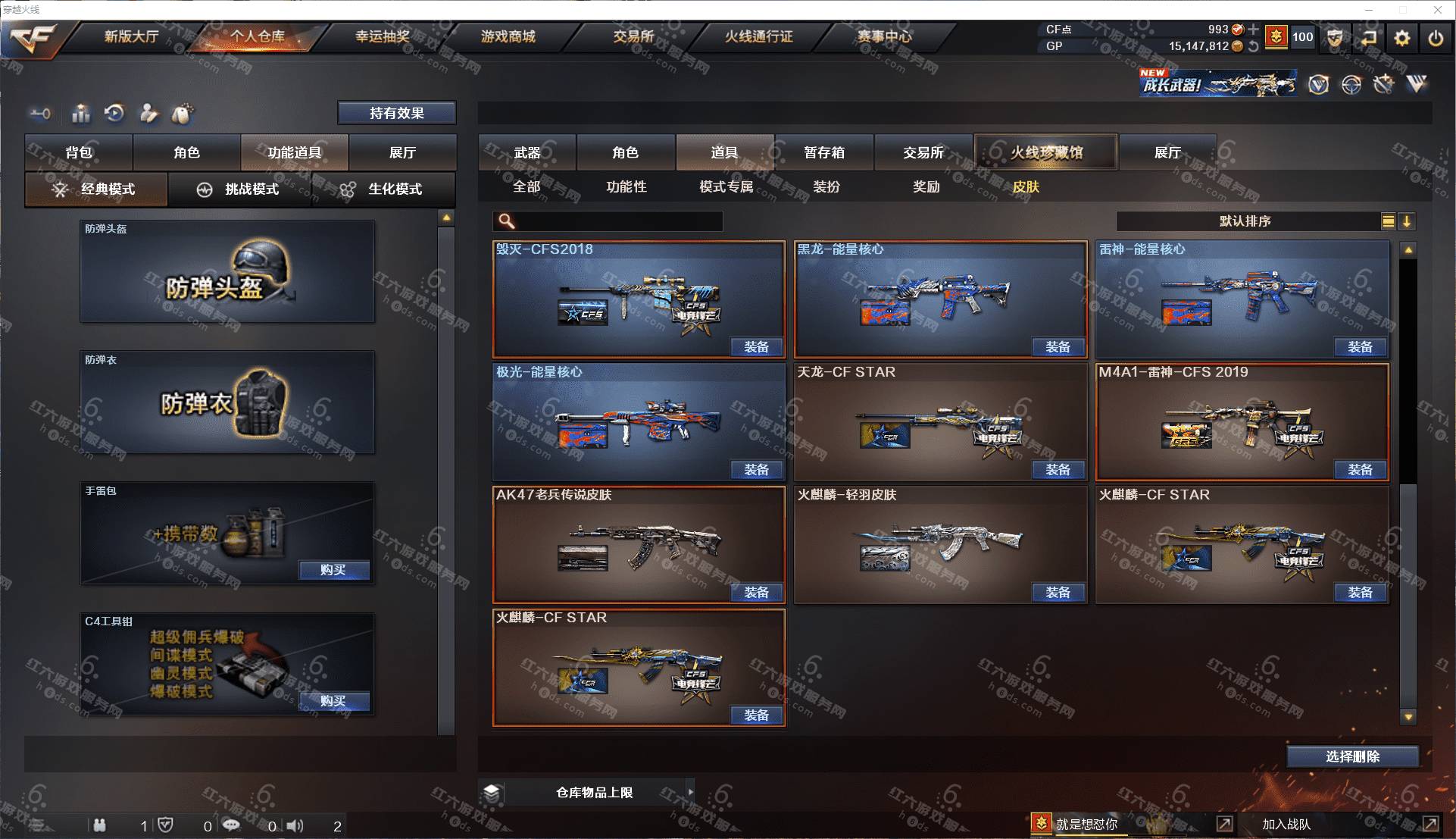1456x839 pixels.
Task: Buy the C4工具钳 item
Action: point(333,701)
